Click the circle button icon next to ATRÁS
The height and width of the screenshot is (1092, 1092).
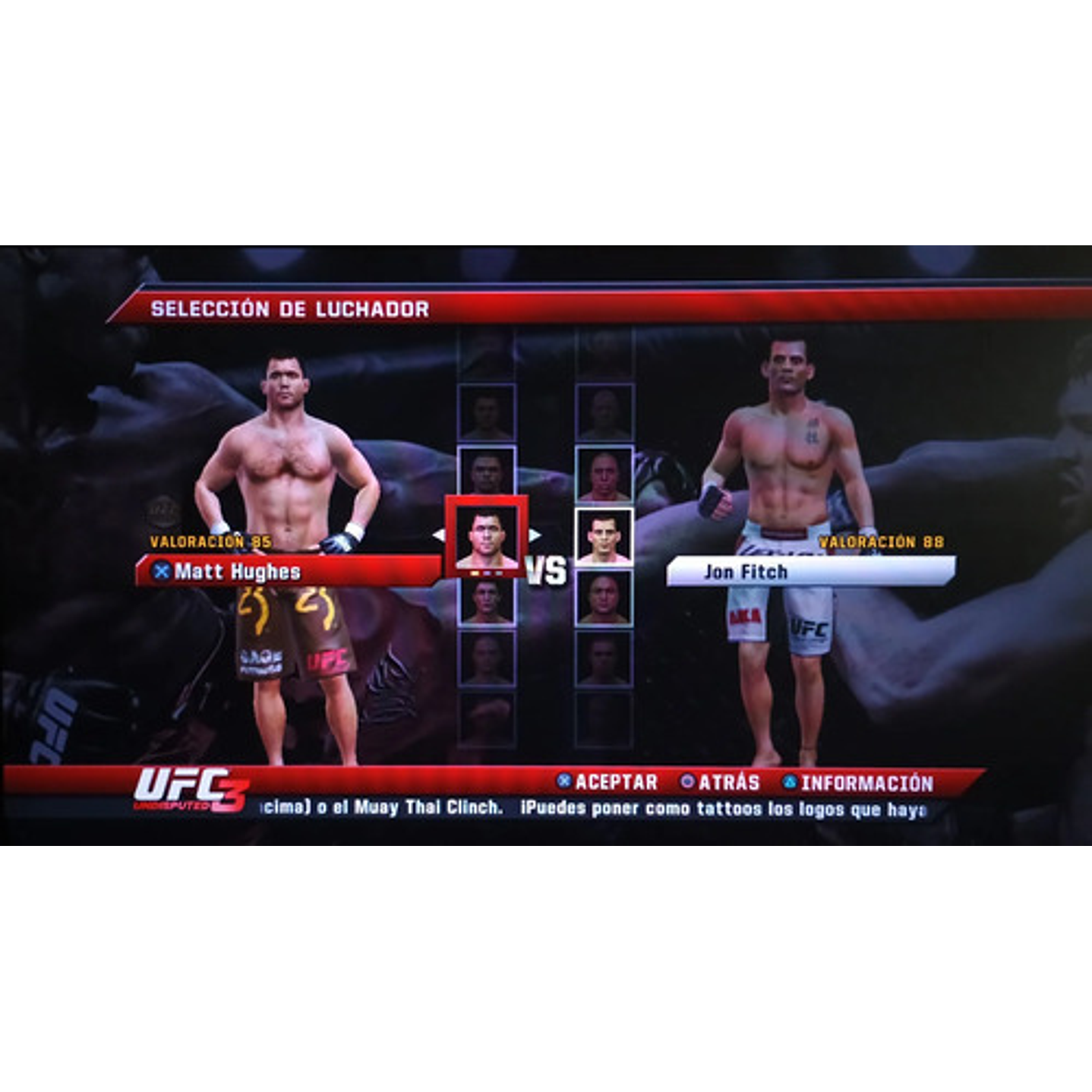click(686, 781)
